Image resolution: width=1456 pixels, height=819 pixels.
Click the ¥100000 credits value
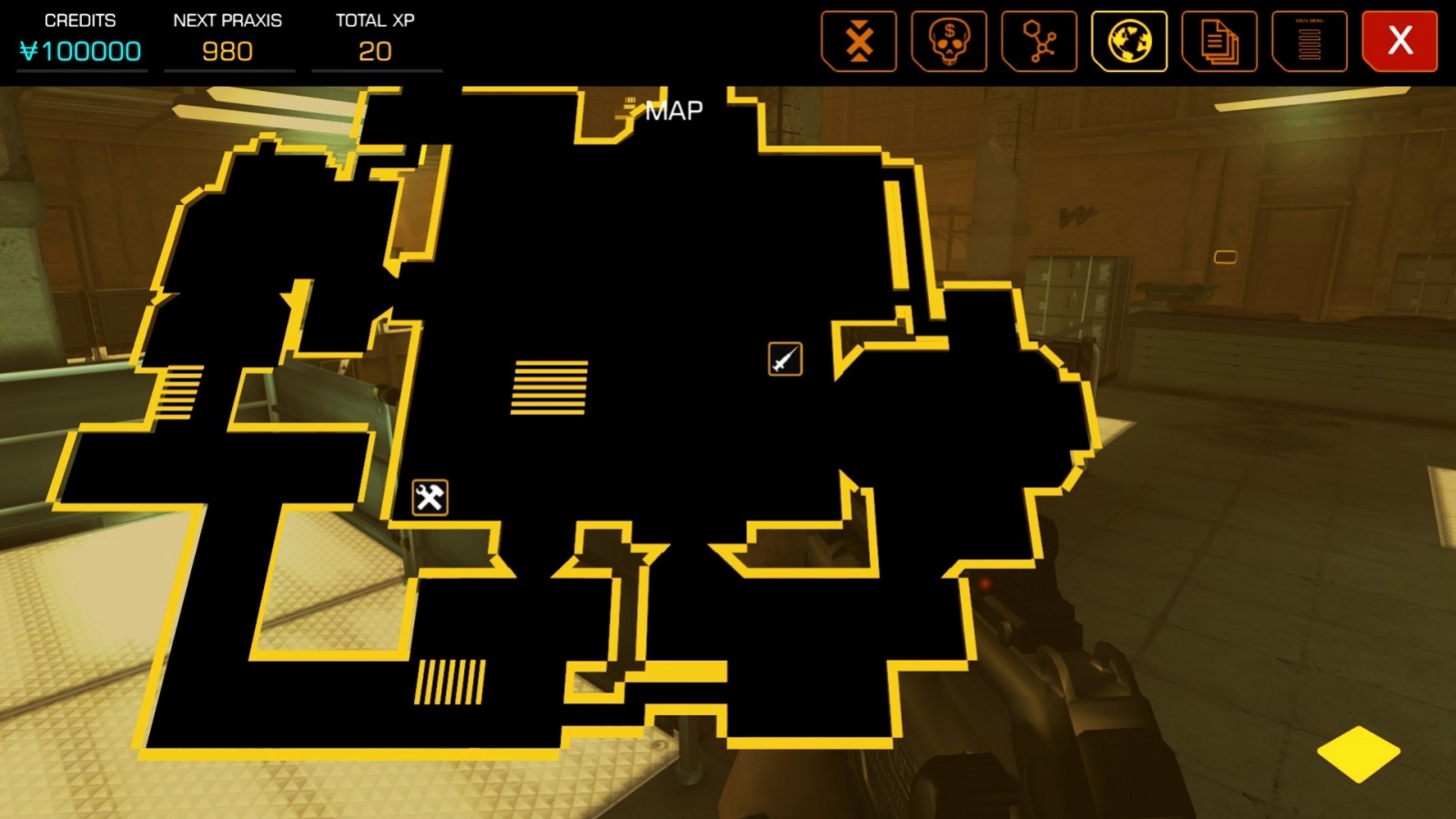coord(81,51)
